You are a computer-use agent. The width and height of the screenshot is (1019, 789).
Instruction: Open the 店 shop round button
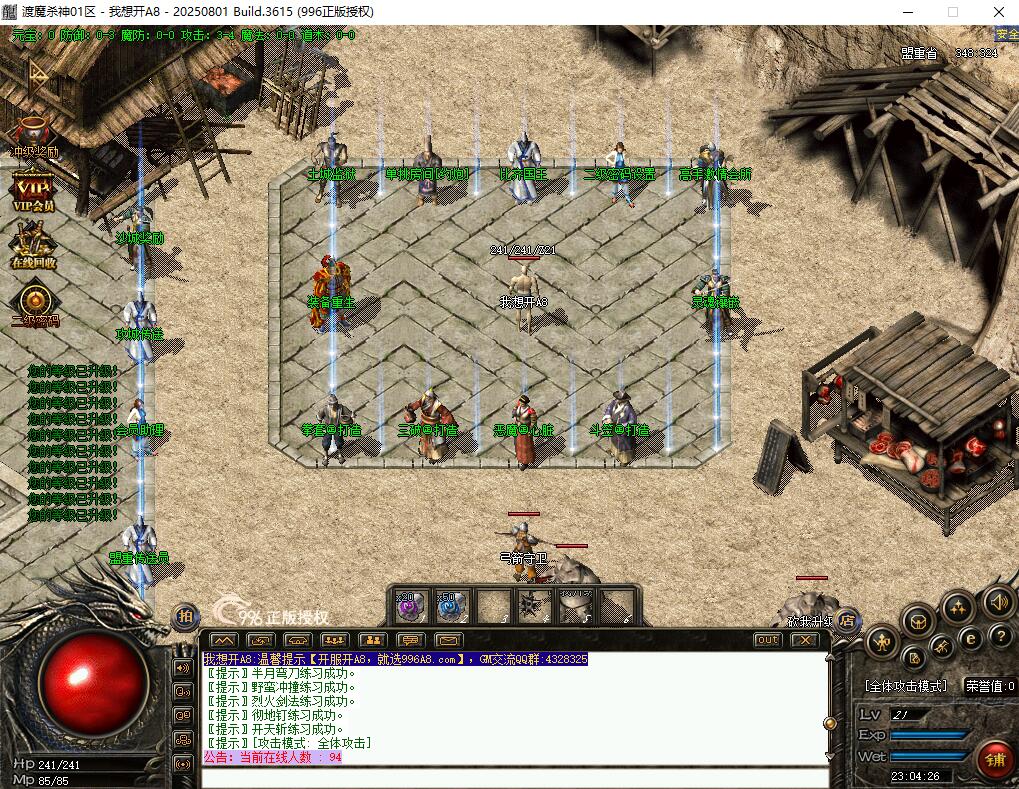pyautogui.click(x=847, y=618)
